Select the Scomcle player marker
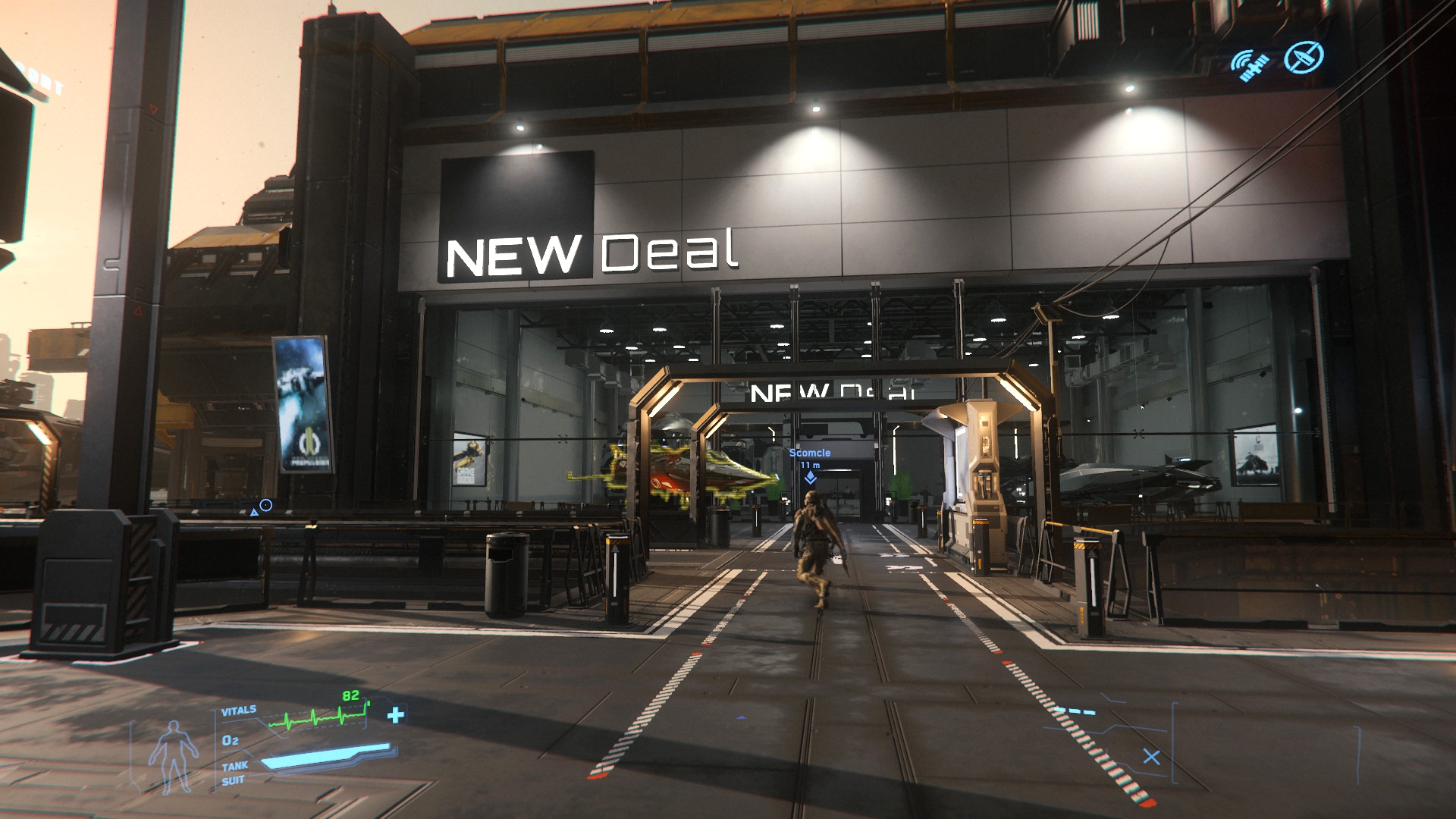The width and height of the screenshot is (1456, 819). click(x=810, y=477)
